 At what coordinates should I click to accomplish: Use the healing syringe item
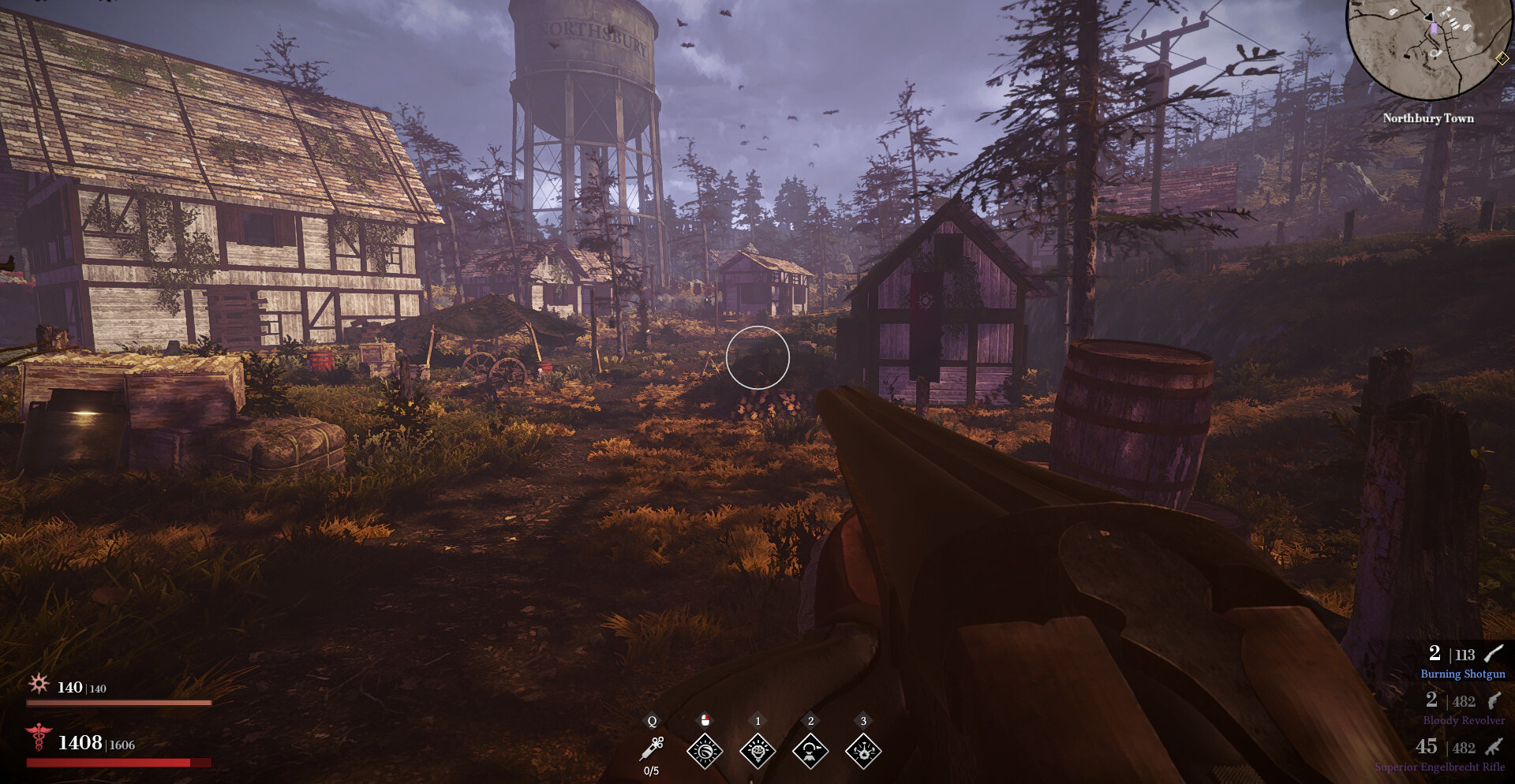(x=653, y=749)
